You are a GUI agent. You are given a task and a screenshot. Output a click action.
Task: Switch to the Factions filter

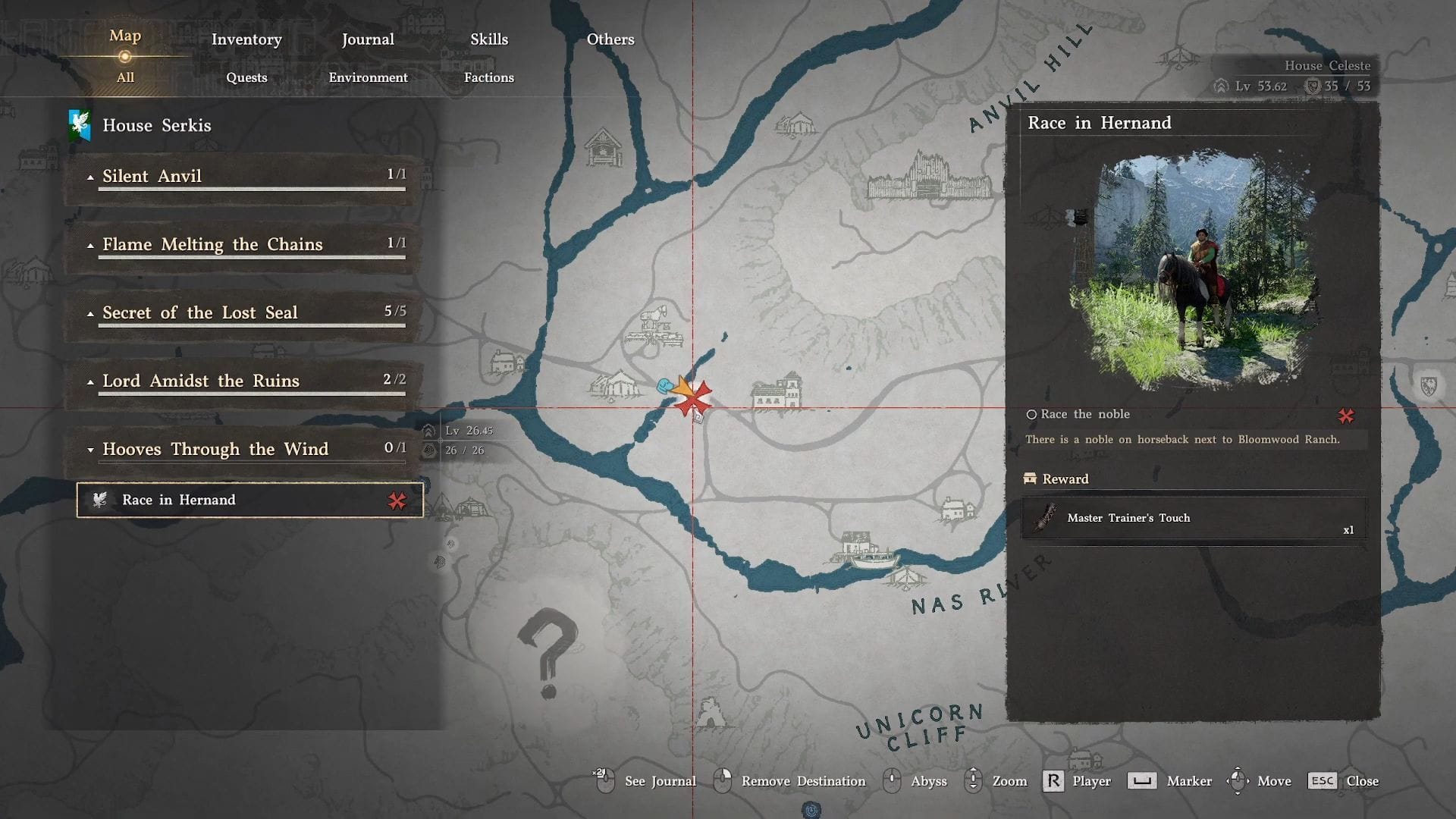pyautogui.click(x=489, y=77)
